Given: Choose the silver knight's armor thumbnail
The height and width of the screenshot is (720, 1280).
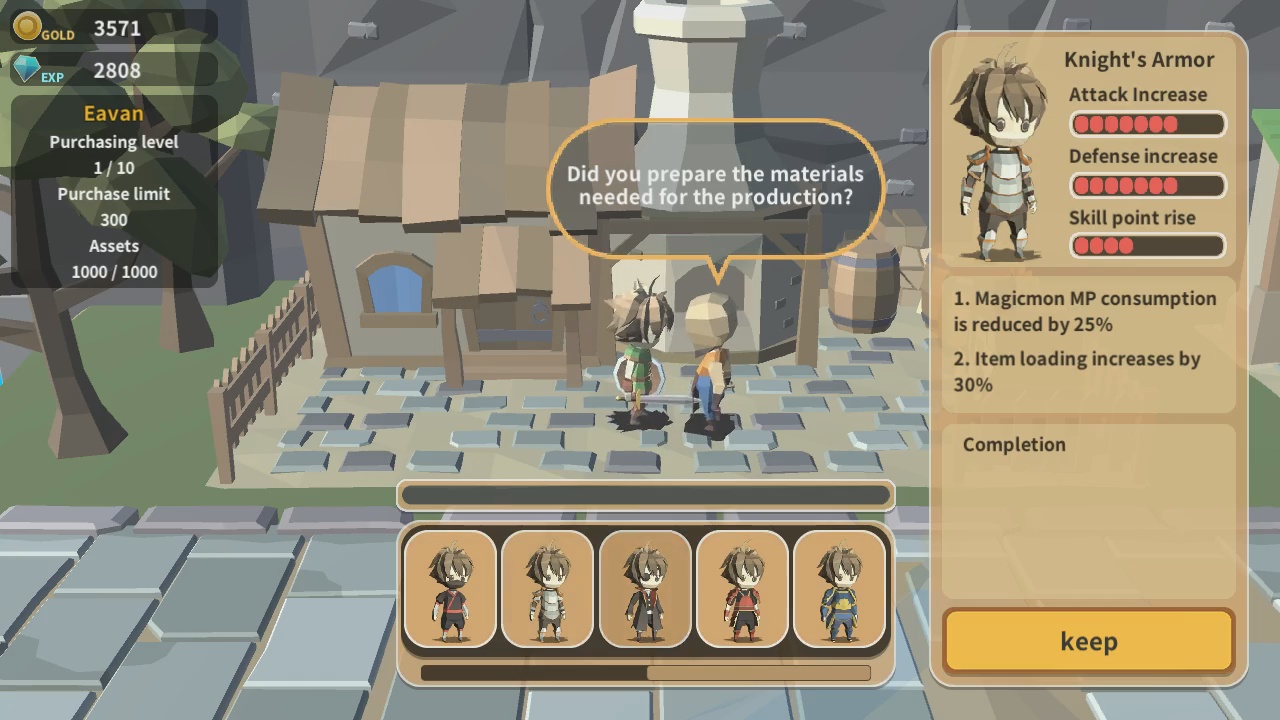Looking at the screenshot, I should pos(547,589).
